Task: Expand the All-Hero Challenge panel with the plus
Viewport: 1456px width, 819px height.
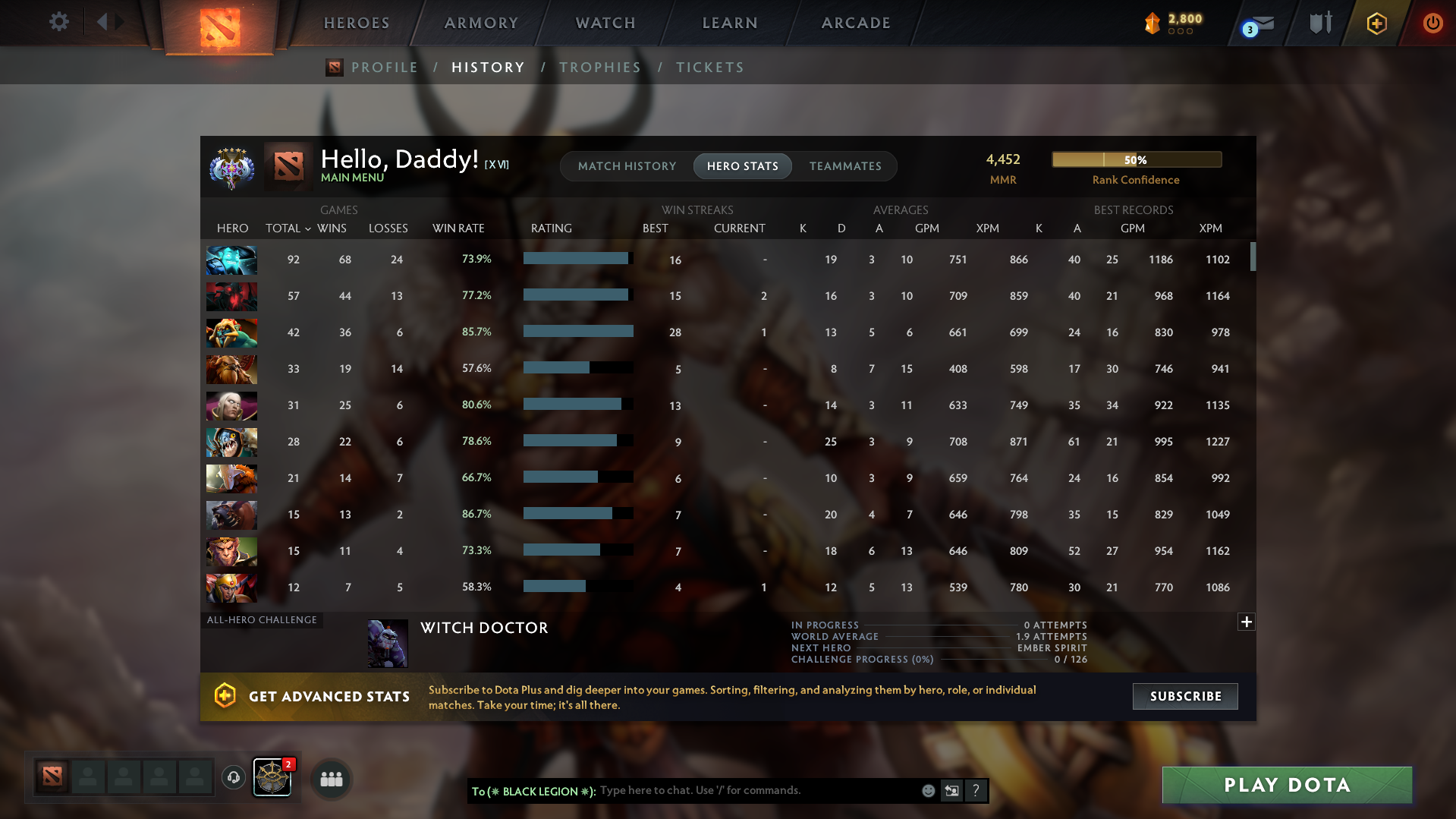Action: point(1246,622)
